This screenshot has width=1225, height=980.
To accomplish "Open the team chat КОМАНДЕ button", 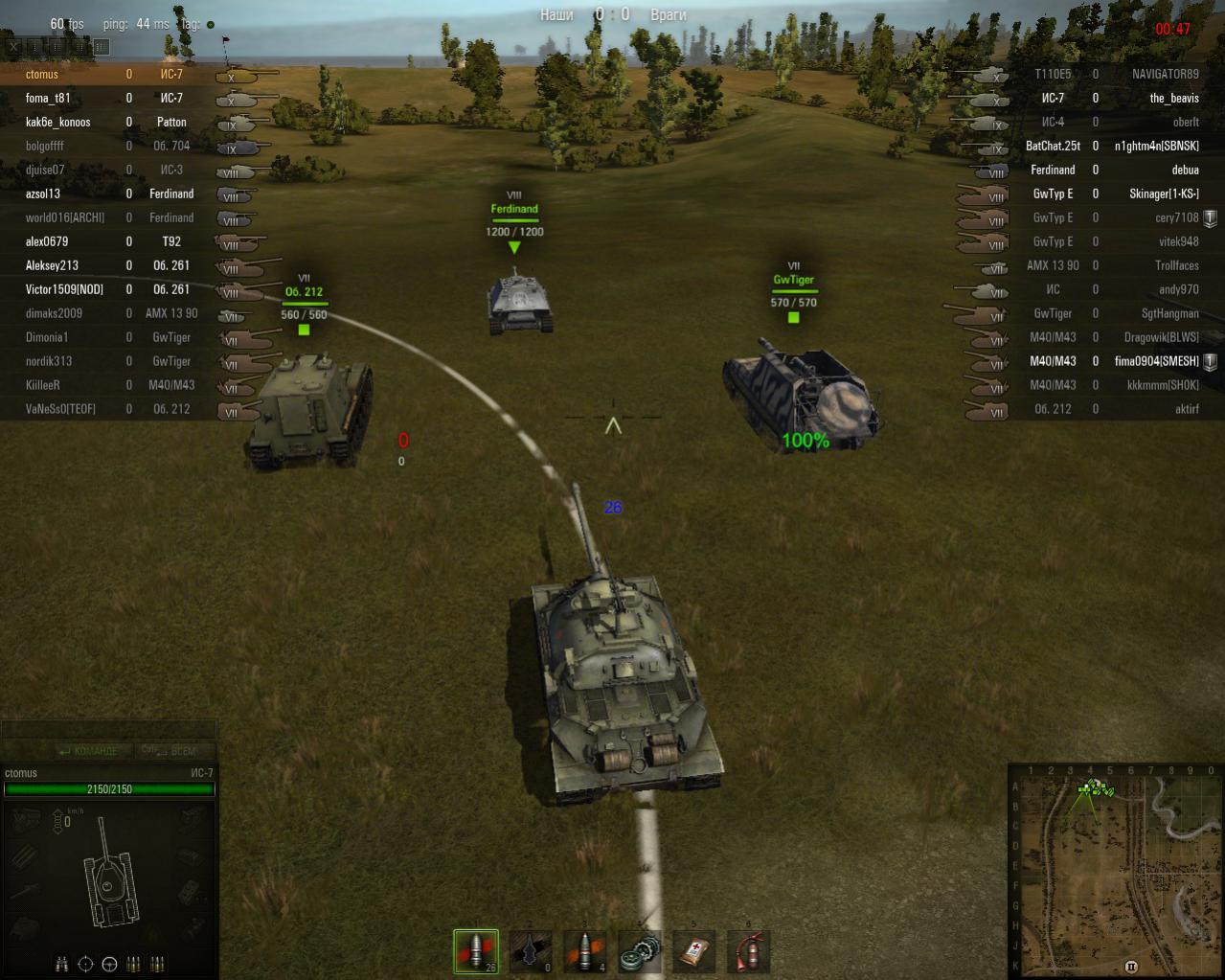I will 88,751.
